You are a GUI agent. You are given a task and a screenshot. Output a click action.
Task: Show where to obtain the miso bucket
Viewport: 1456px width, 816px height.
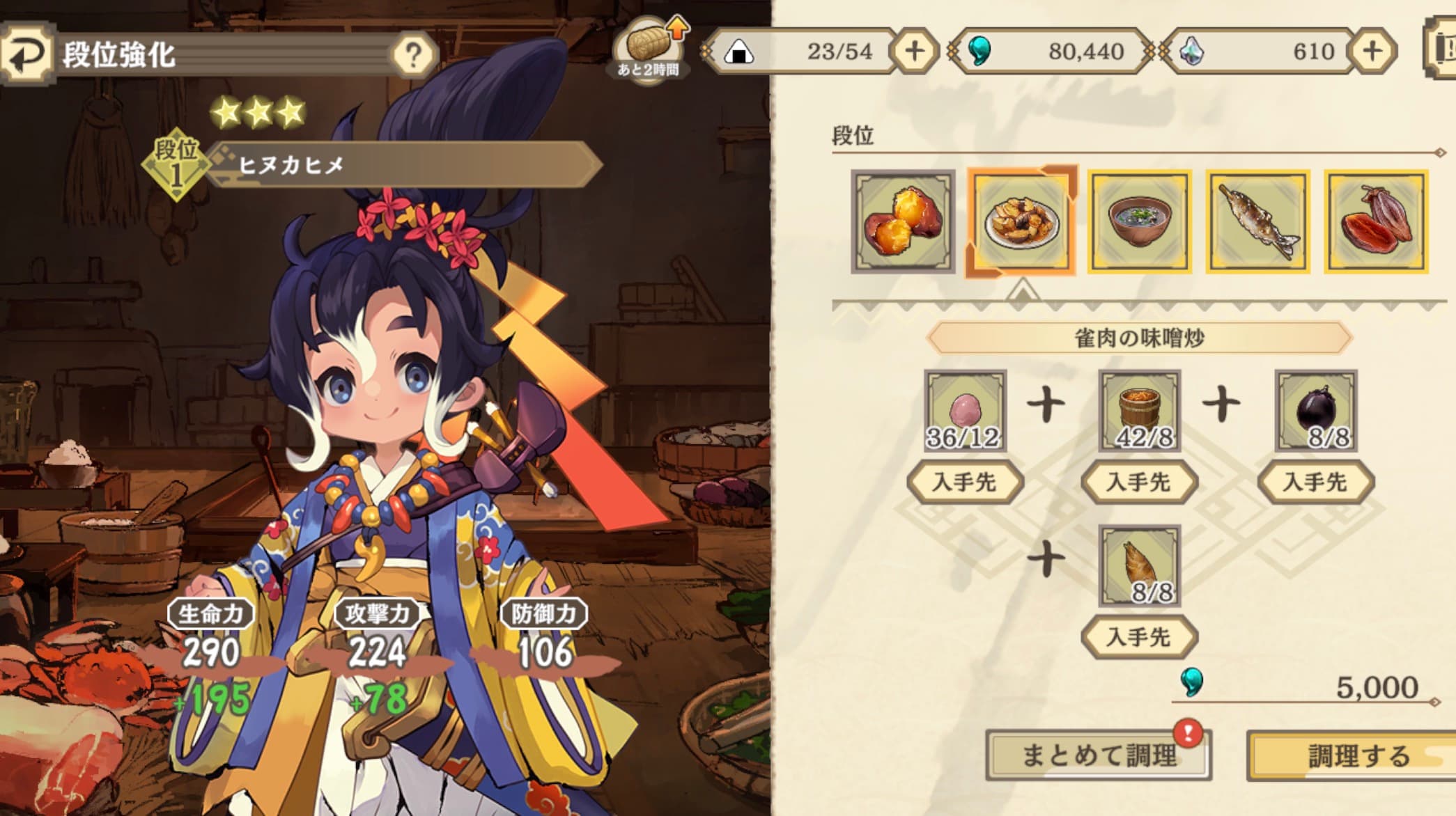coord(1140,482)
